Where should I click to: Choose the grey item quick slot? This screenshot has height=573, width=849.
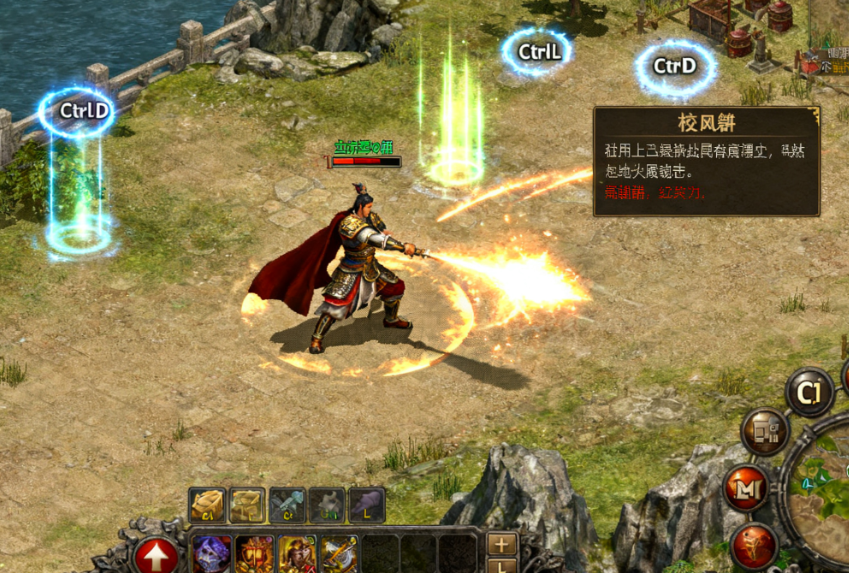(x=327, y=504)
